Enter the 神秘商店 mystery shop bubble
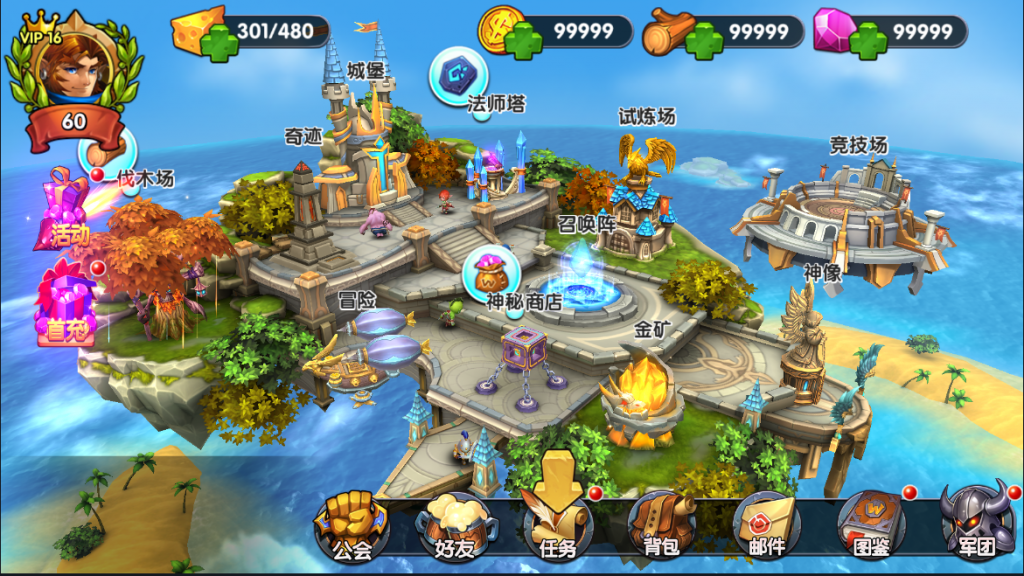Image resolution: width=1024 pixels, height=576 pixels. [x=491, y=271]
